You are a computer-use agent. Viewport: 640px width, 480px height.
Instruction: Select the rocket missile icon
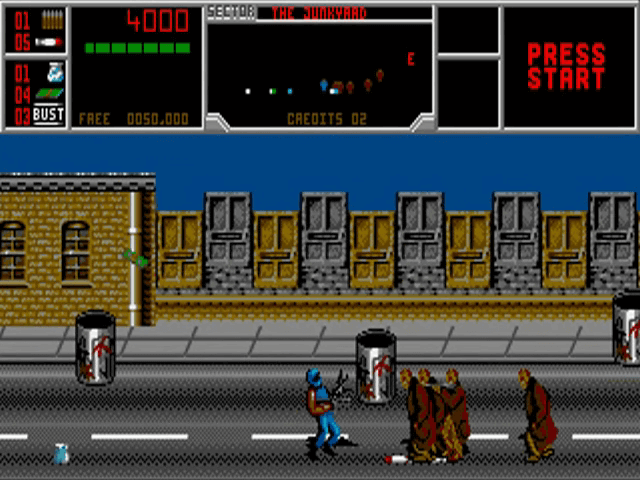pyautogui.click(x=49, y=42)
